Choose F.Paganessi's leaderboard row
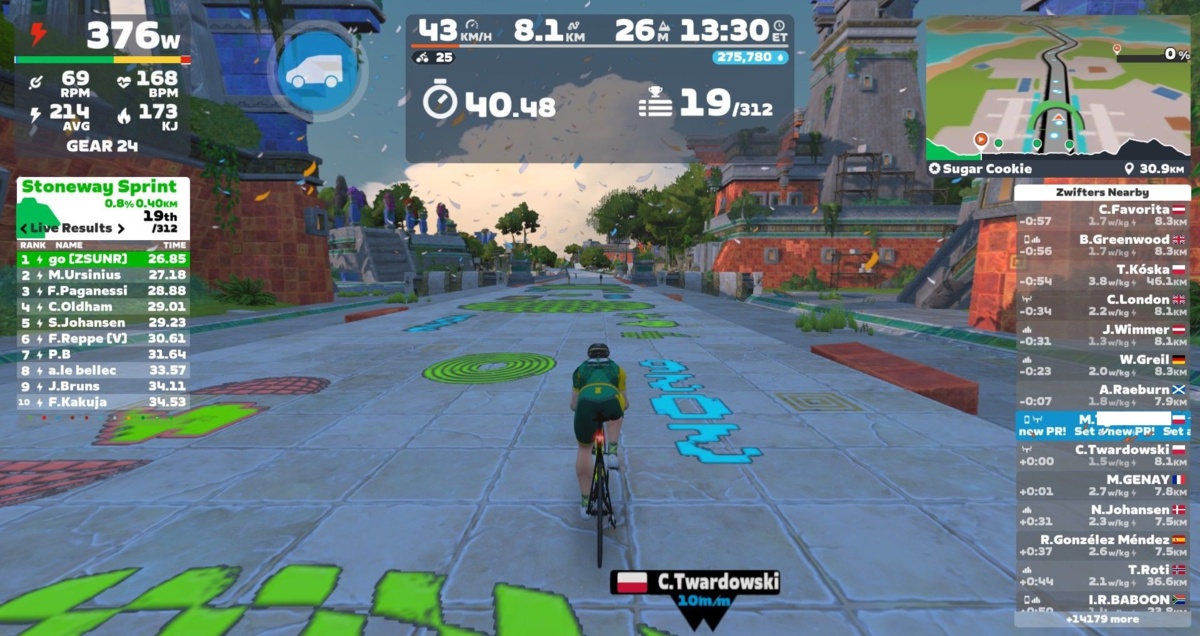 (x=103, y=290)
